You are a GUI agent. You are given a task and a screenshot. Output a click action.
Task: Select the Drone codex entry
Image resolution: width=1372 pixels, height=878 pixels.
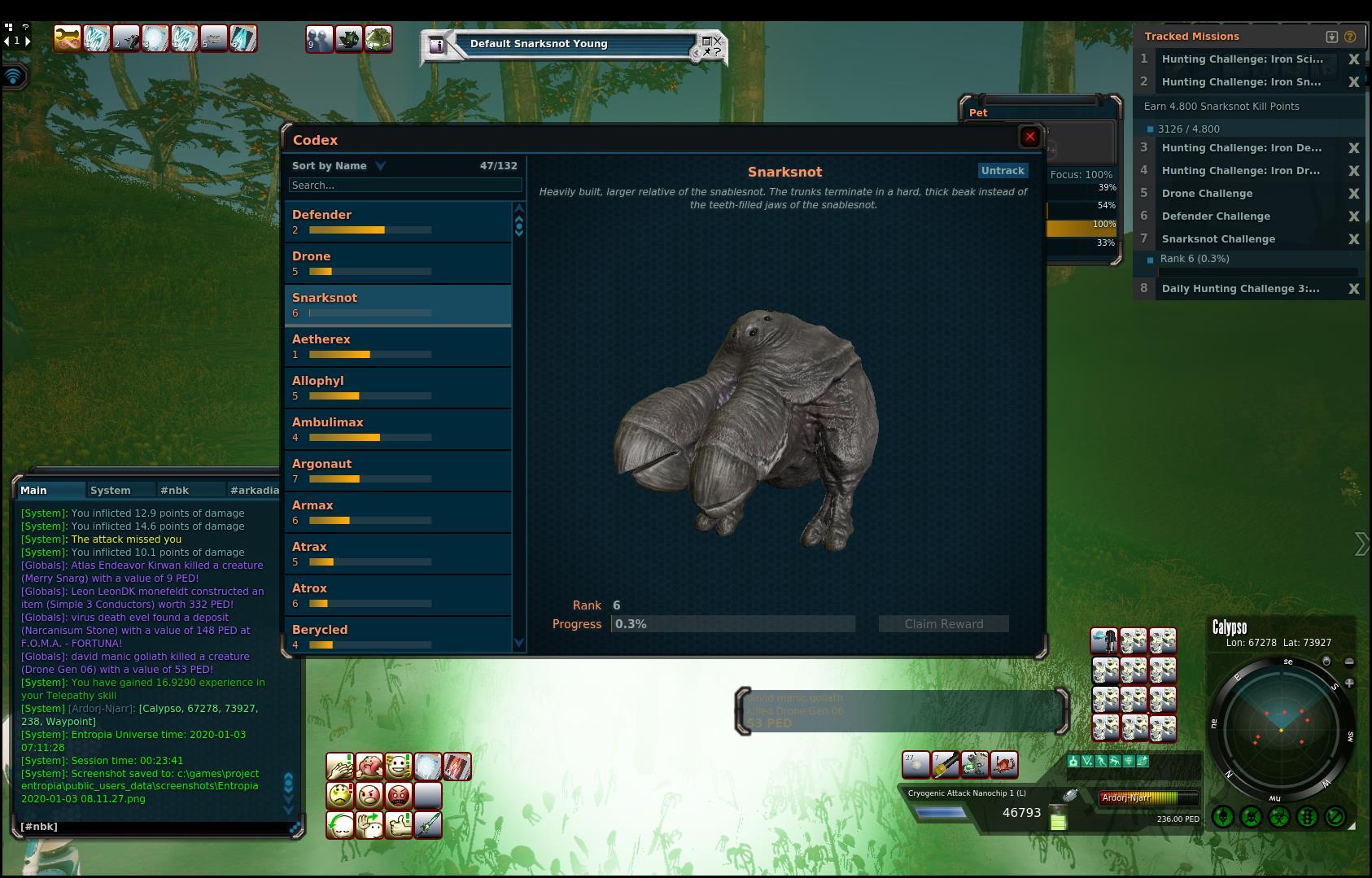(x=398, y=263)
